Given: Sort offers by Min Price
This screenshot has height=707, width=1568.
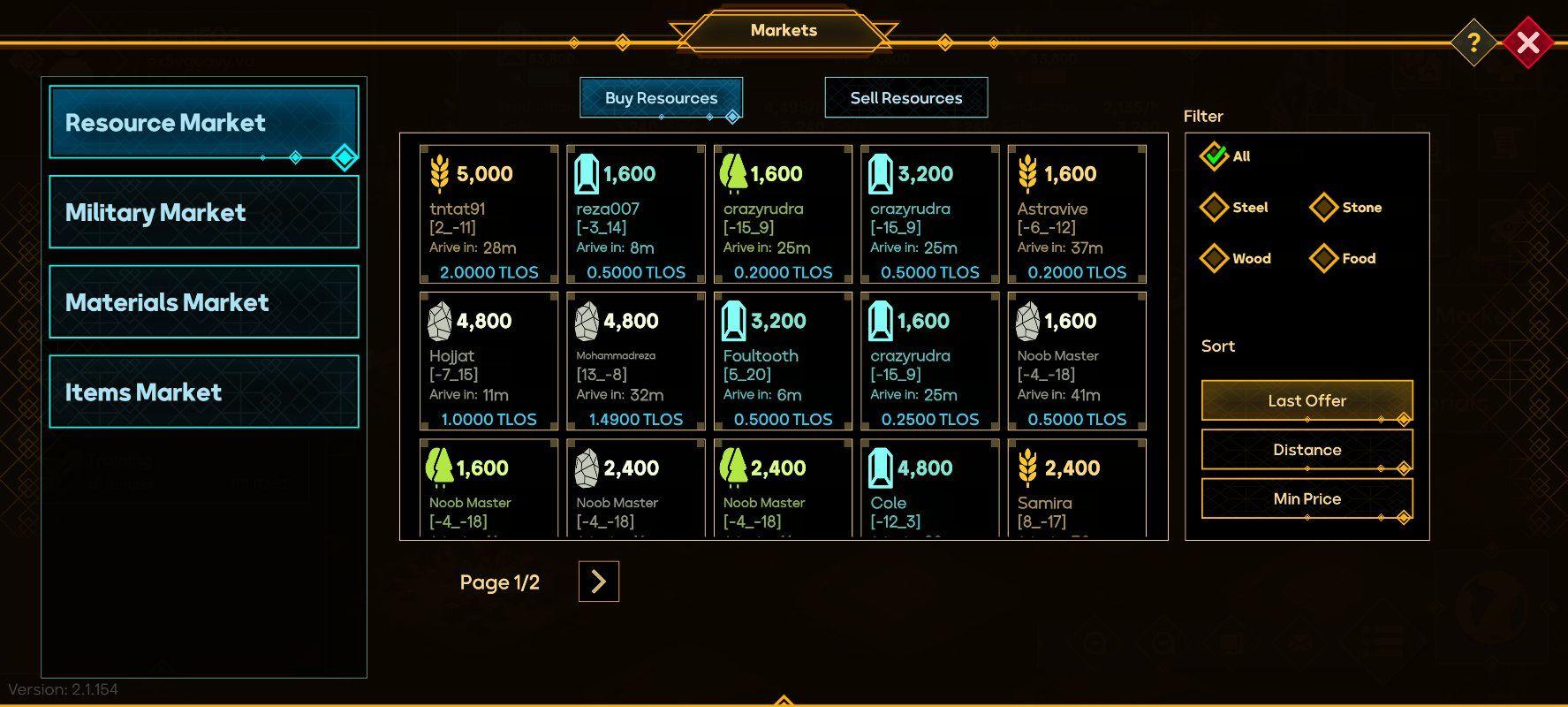Looking at the screenshot, I should 1307,498.
